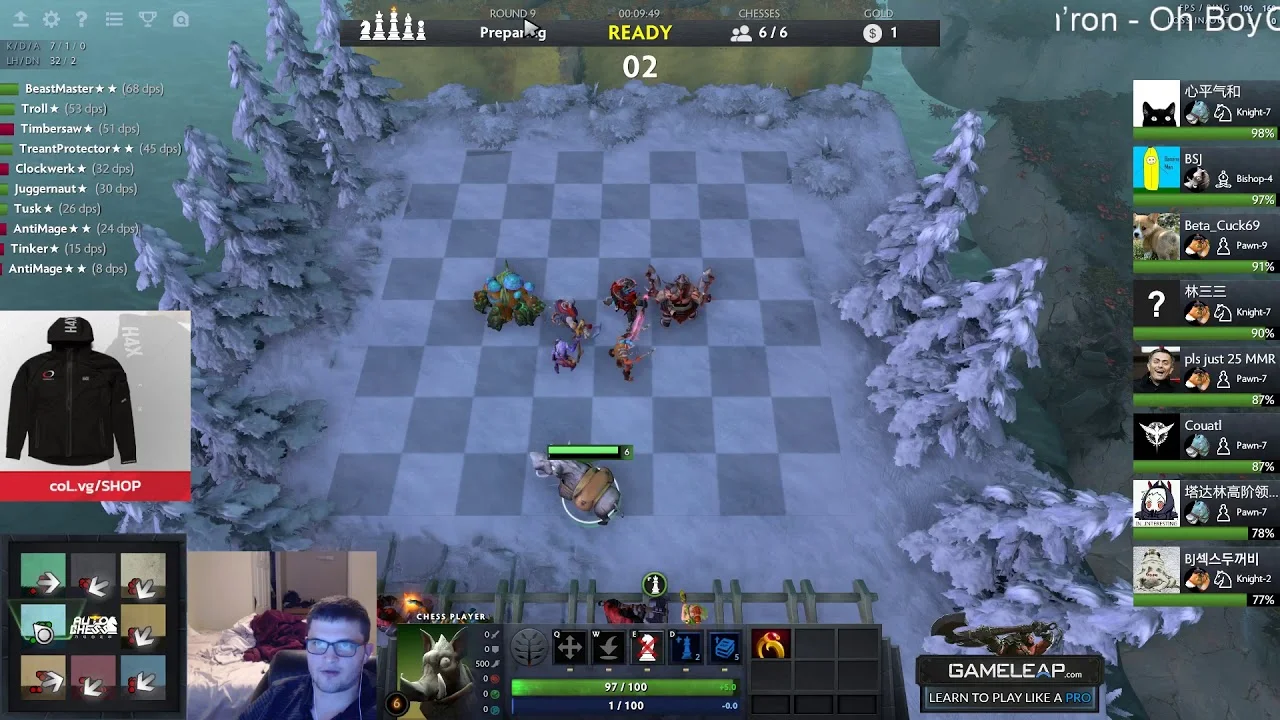The height and width of the screenshot is (720, 1280).
Task: Click BSJ's player avatar on the right
Action: click(x=1156, y=170)
